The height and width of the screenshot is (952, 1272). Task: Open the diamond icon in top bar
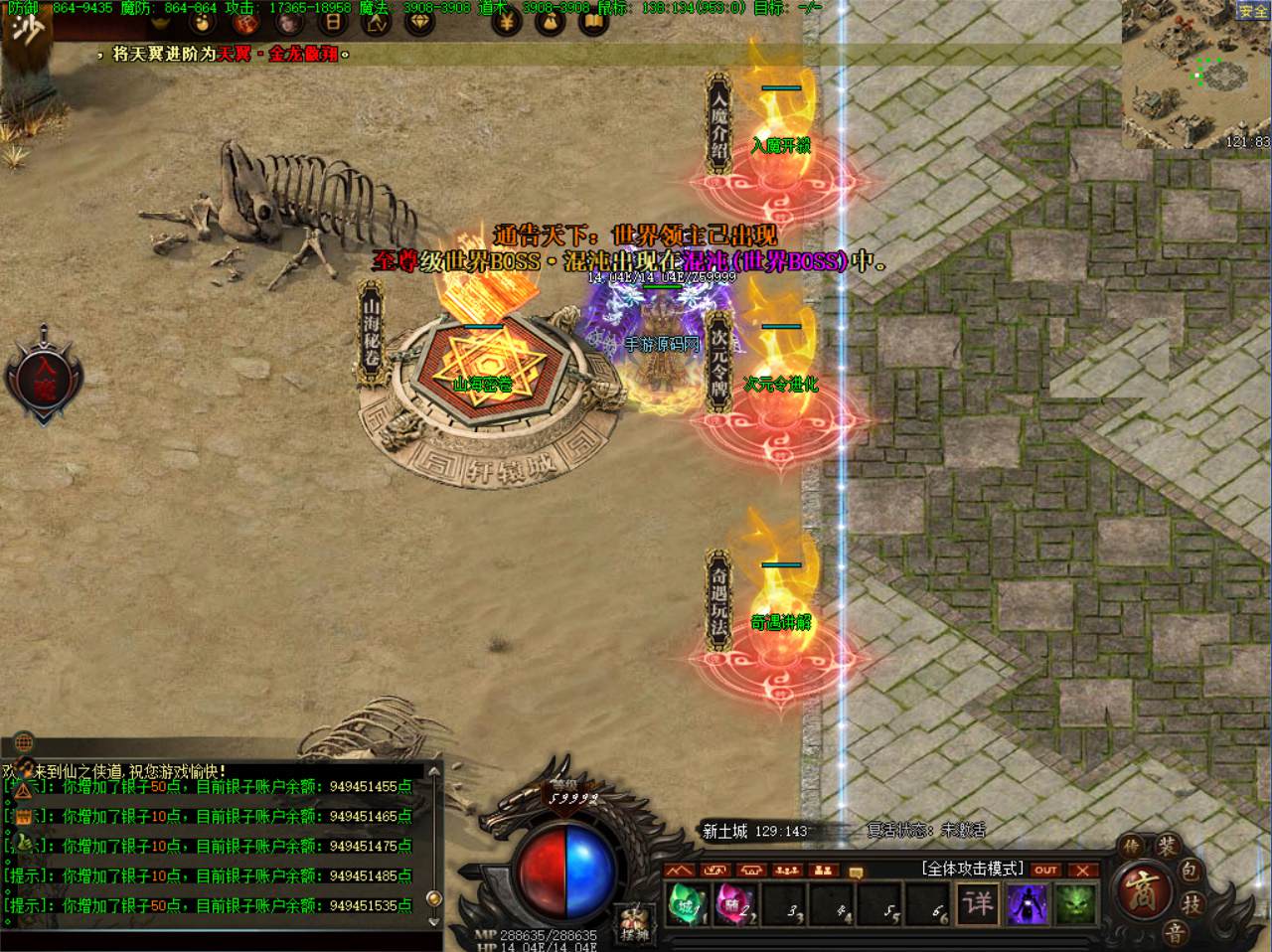(419, 21)
